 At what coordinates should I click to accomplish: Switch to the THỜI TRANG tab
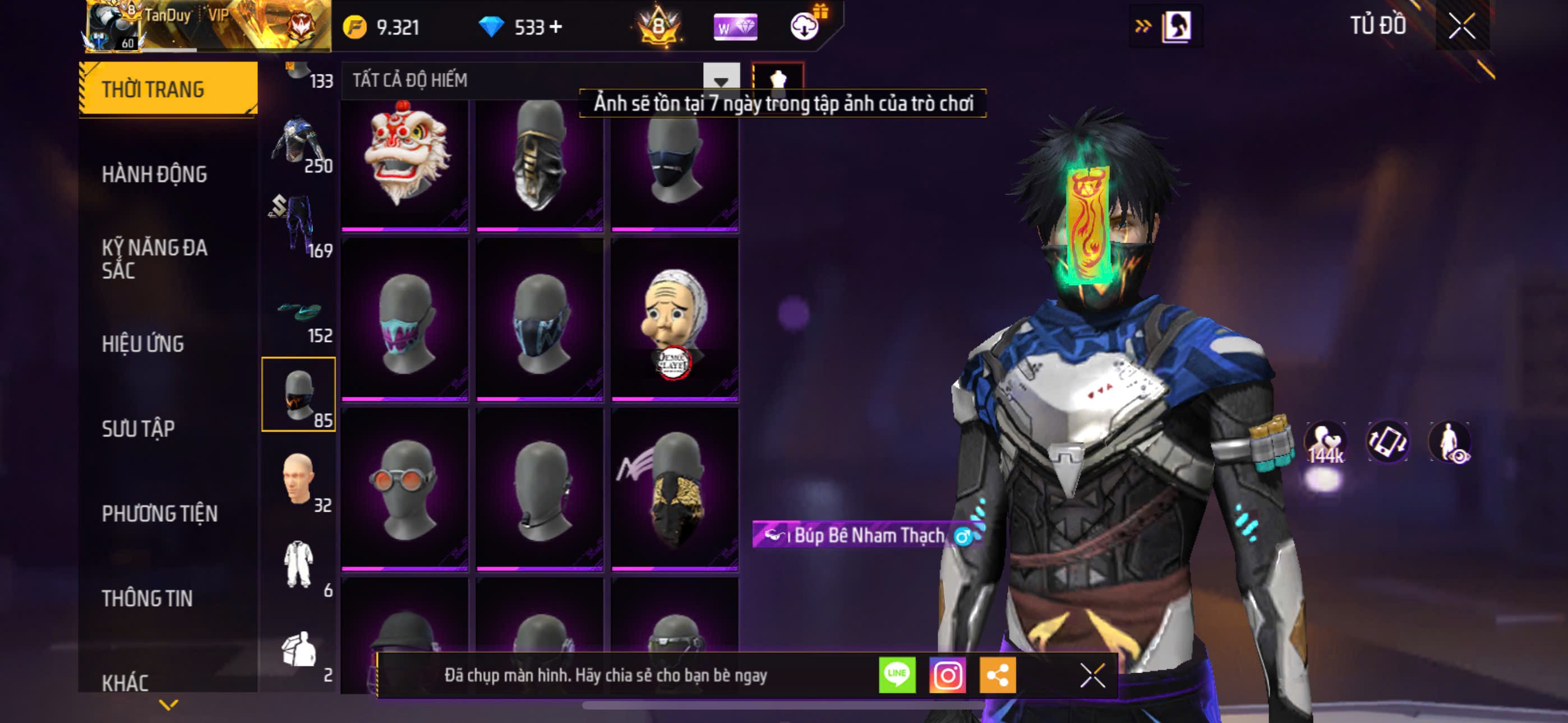click(x=167, y=89)
